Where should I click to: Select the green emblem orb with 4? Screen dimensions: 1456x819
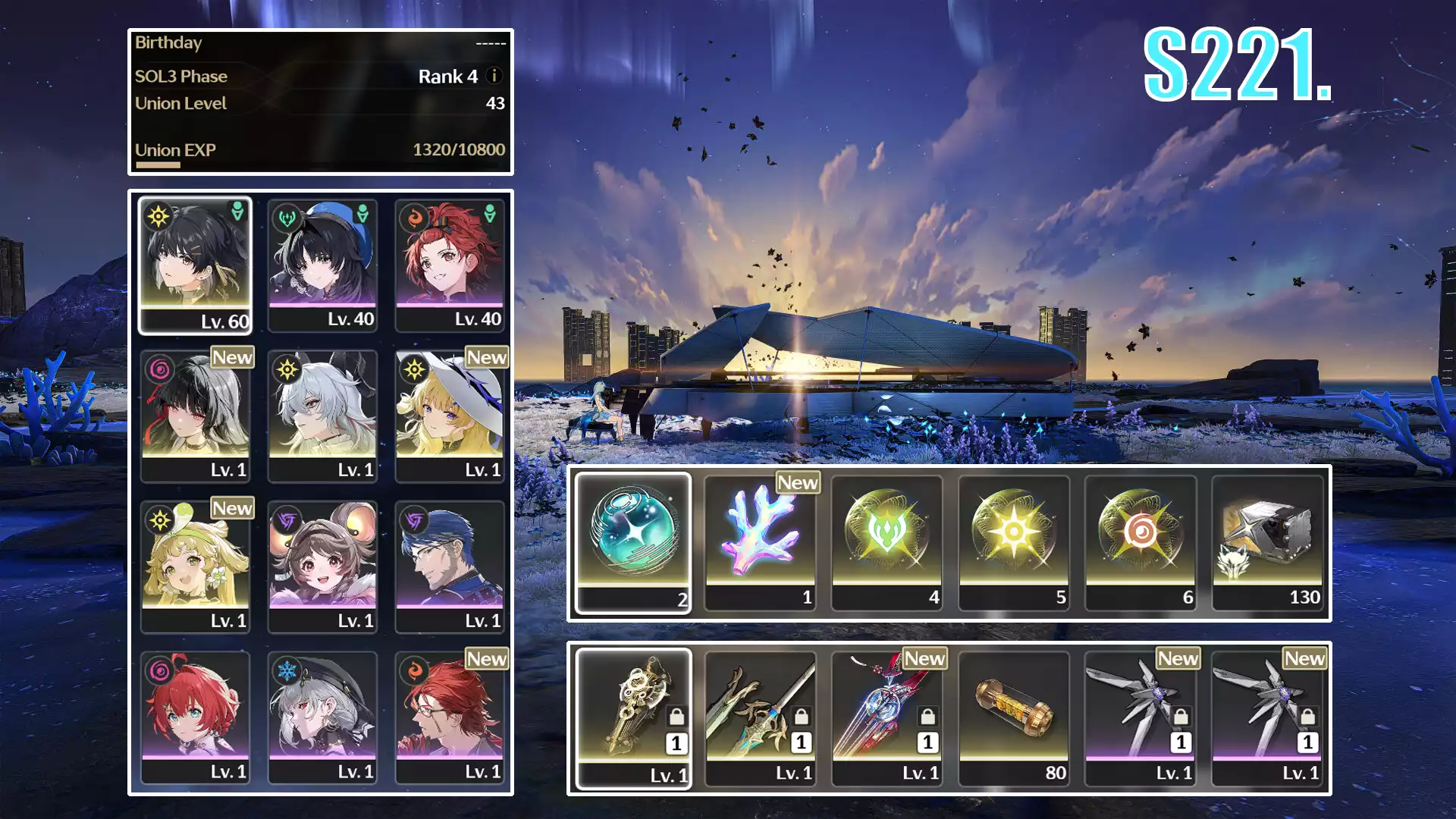click(x=887, y=541)
